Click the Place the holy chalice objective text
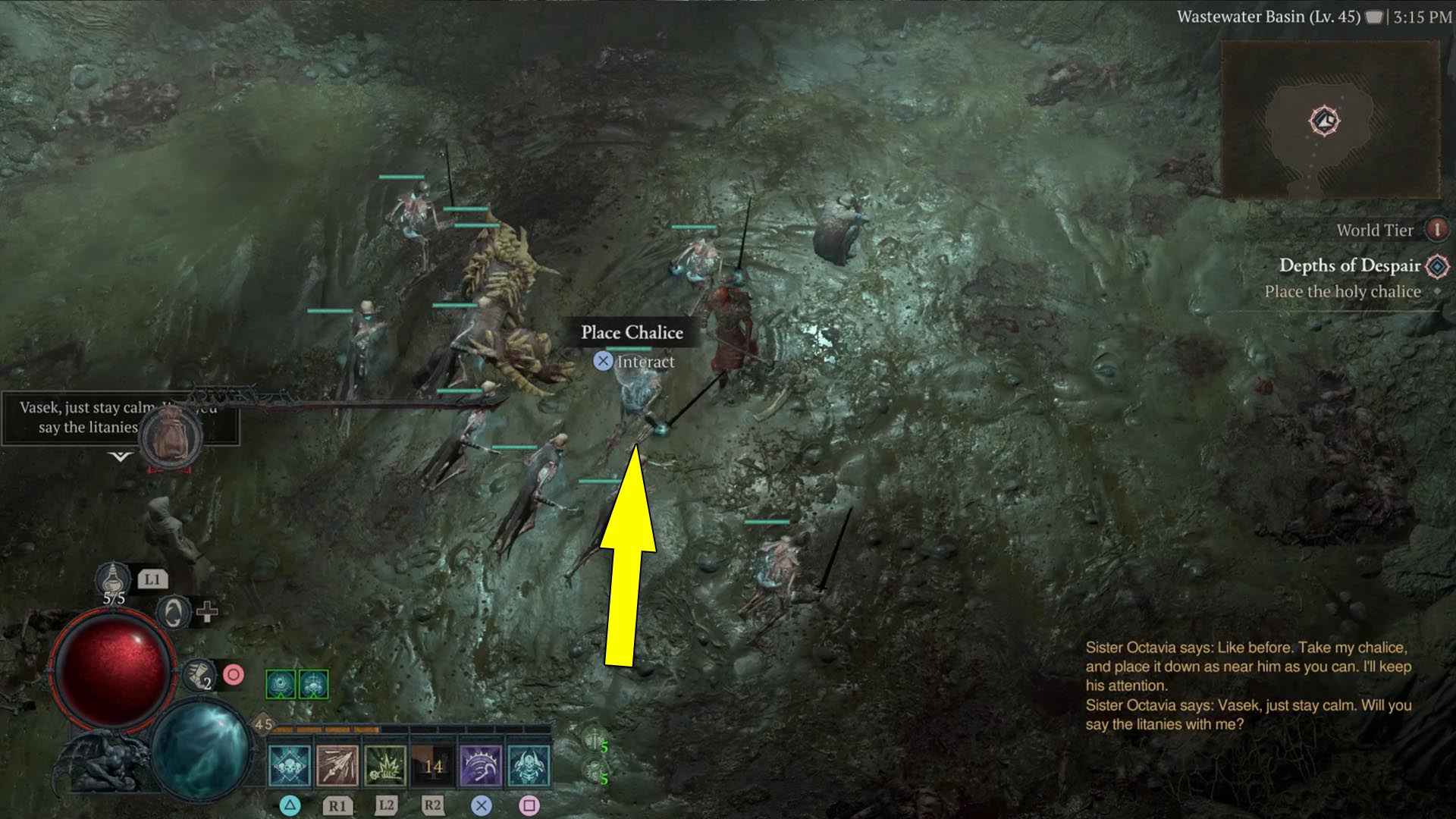 tap(1342, 292)
